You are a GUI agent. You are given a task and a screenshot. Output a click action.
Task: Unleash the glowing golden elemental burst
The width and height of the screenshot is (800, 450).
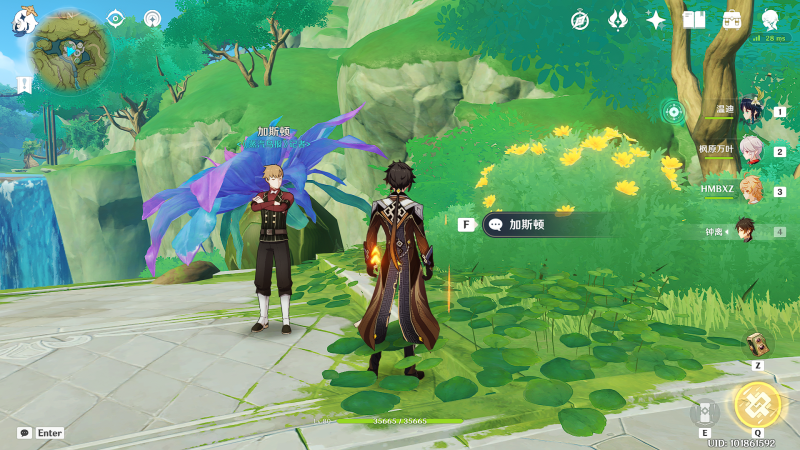(x=756, y=404)
